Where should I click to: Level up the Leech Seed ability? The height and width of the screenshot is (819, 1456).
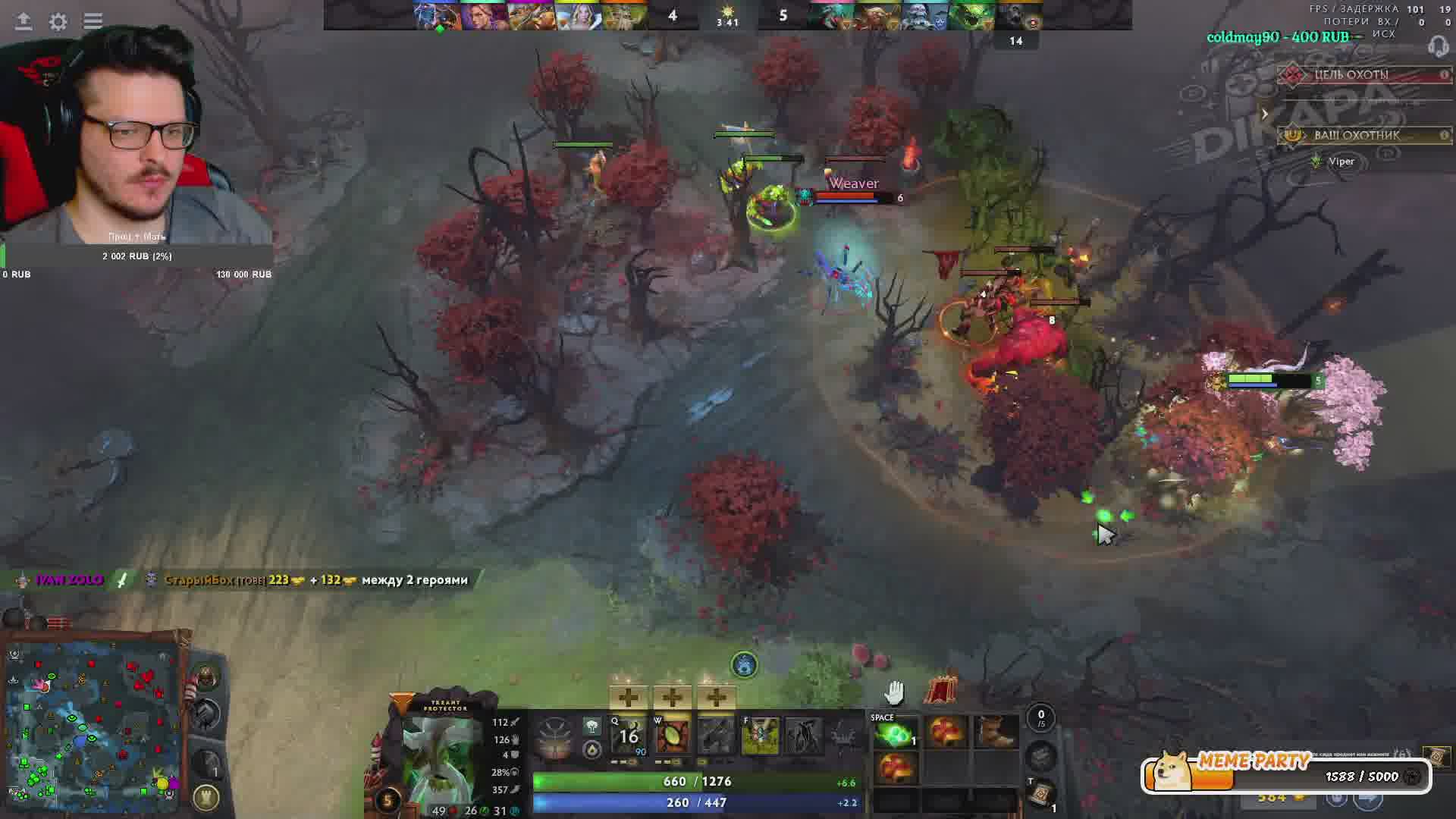(x=672, y=697)
